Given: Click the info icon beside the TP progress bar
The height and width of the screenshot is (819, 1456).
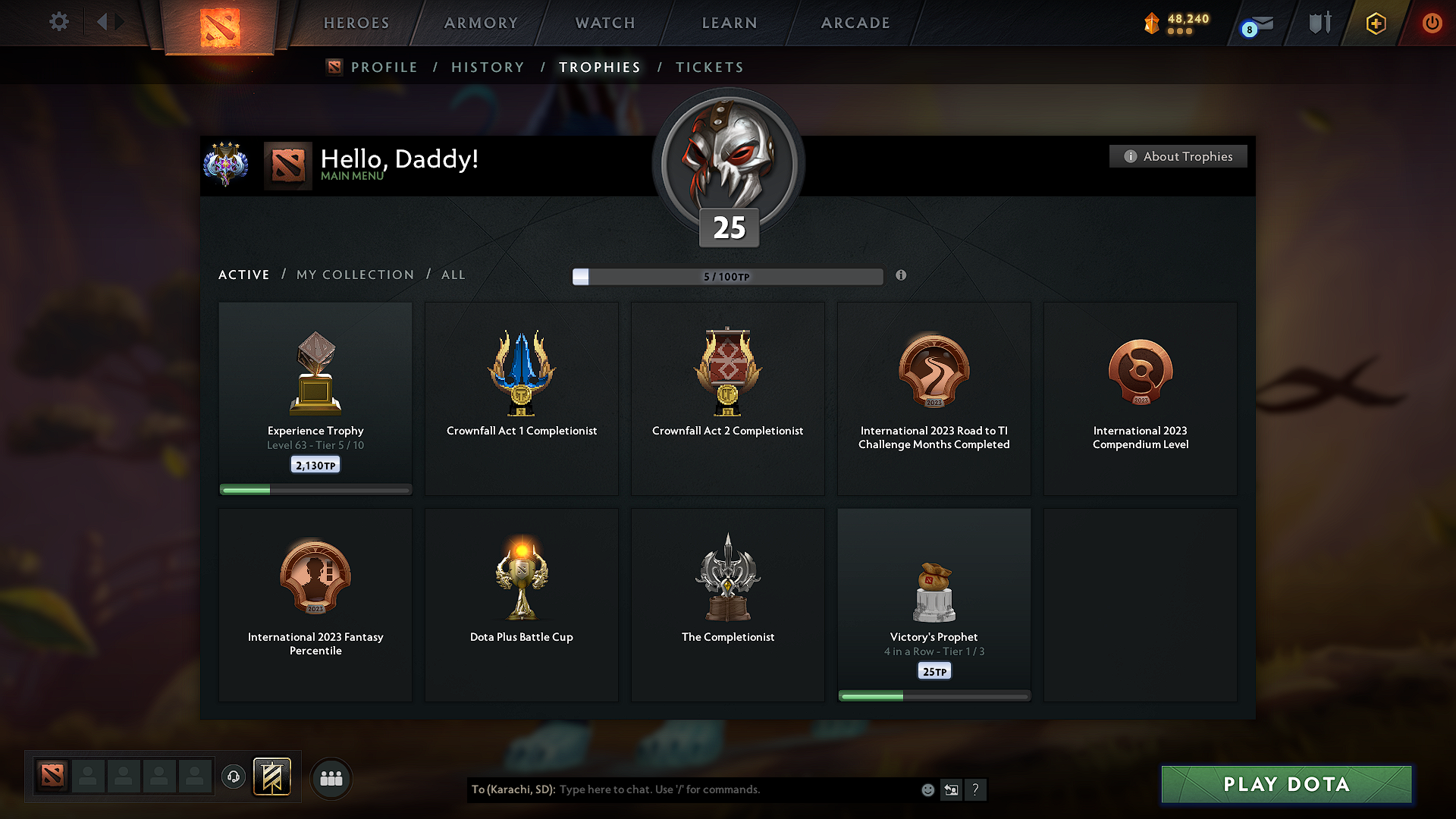Looking at the screenshot, I should pos(902,276).
